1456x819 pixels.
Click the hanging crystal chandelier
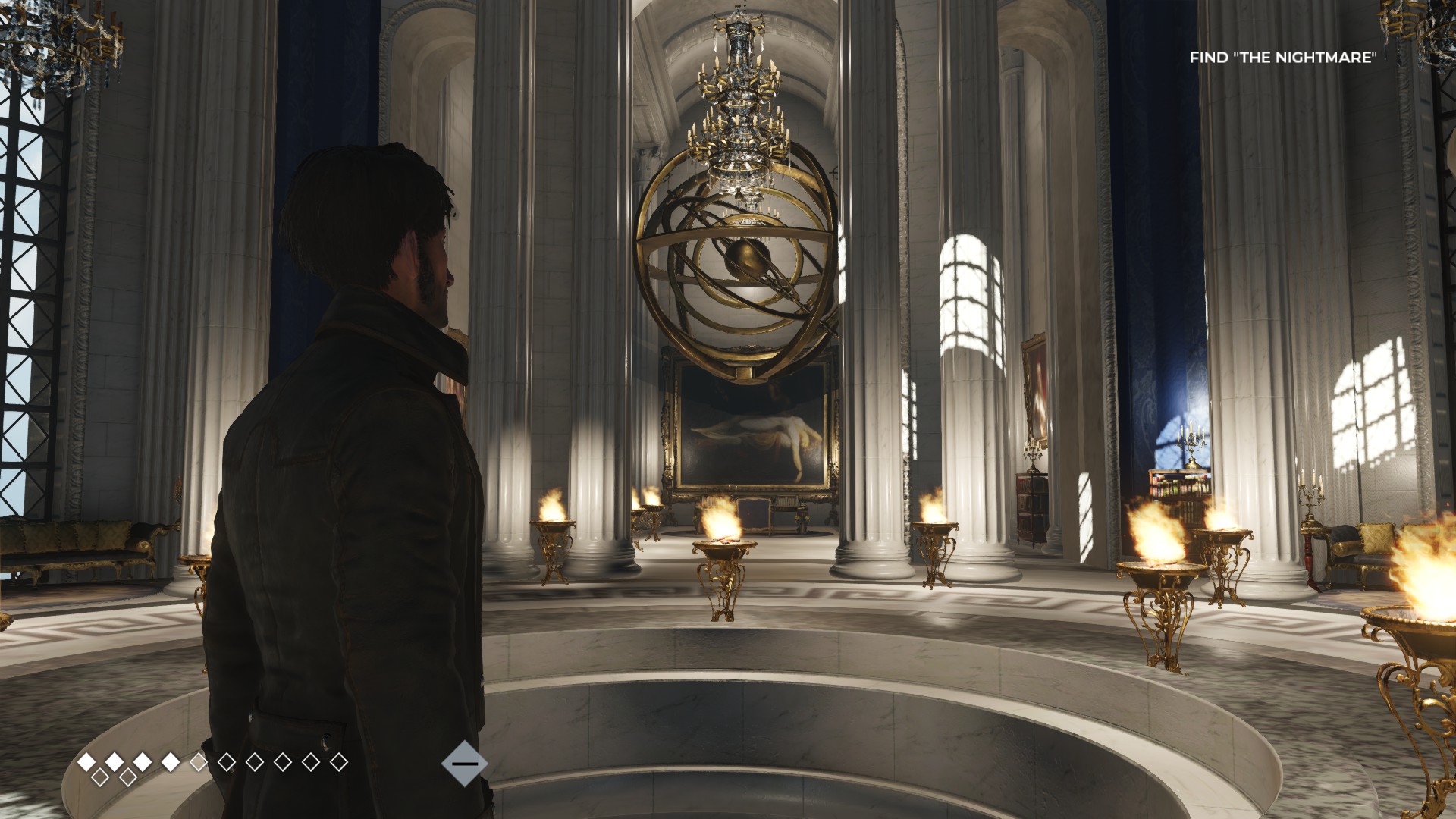[x=739, y=114]
